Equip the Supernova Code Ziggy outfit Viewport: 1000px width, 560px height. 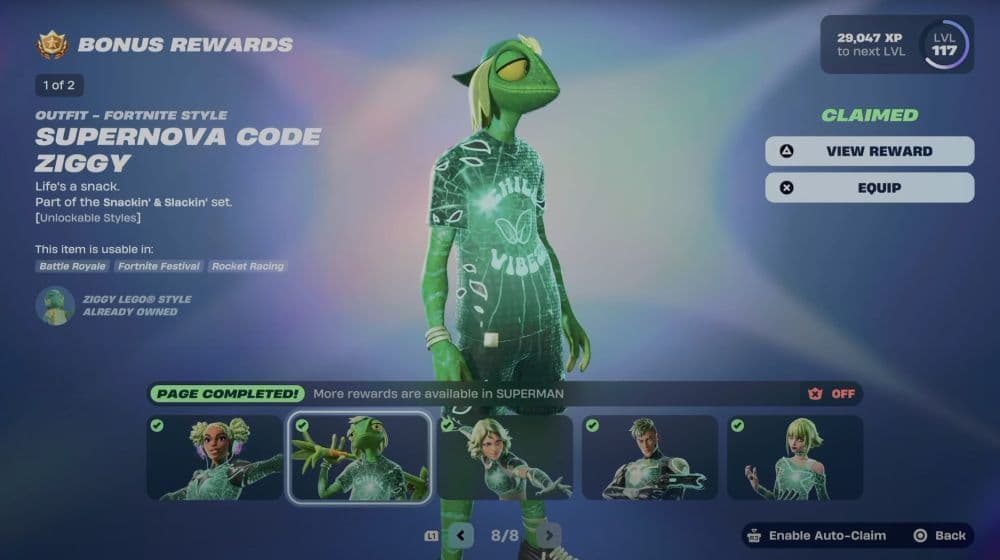[x=869, y=187]
